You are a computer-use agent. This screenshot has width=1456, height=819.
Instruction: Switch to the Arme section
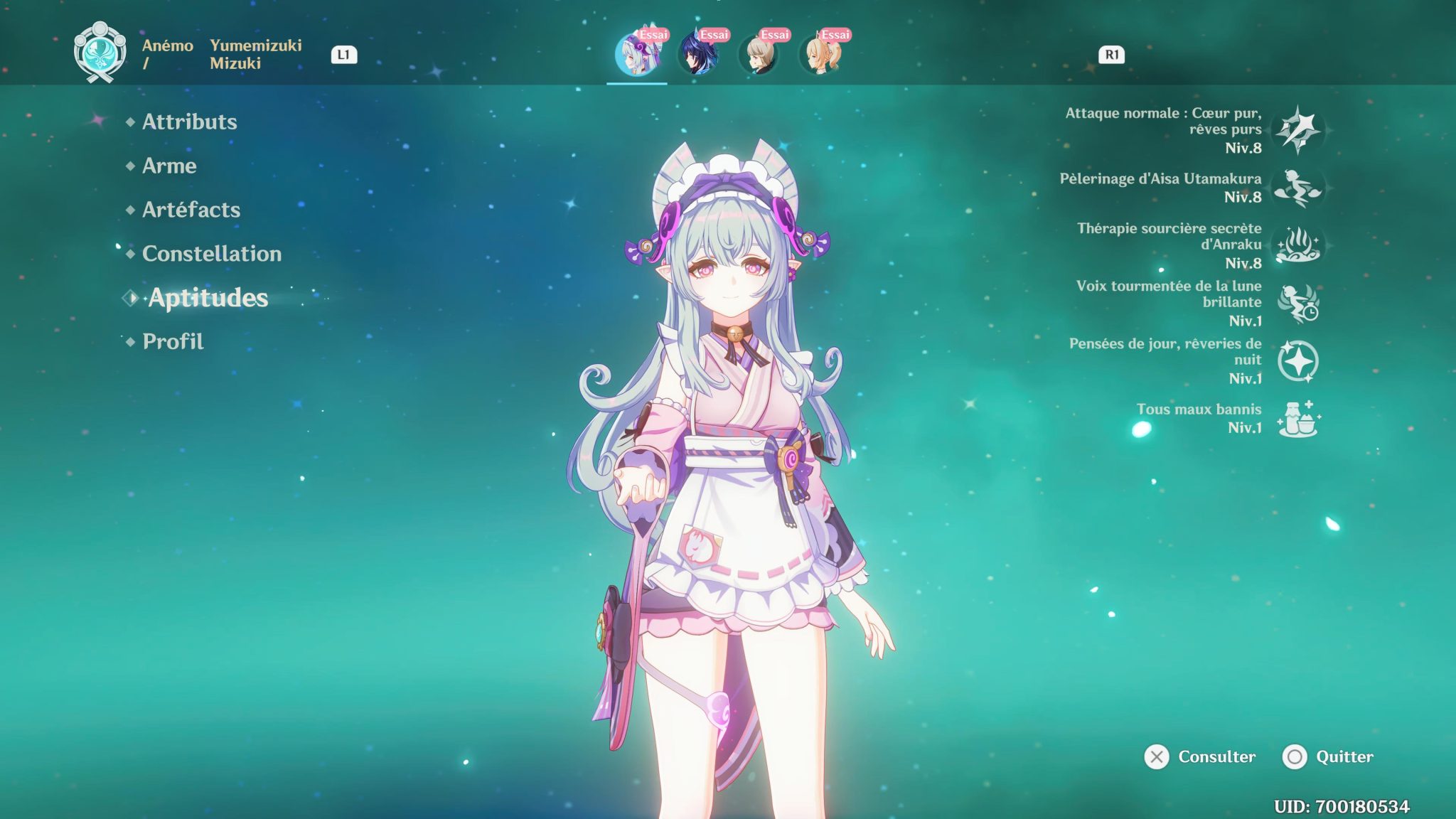(169, 166)
